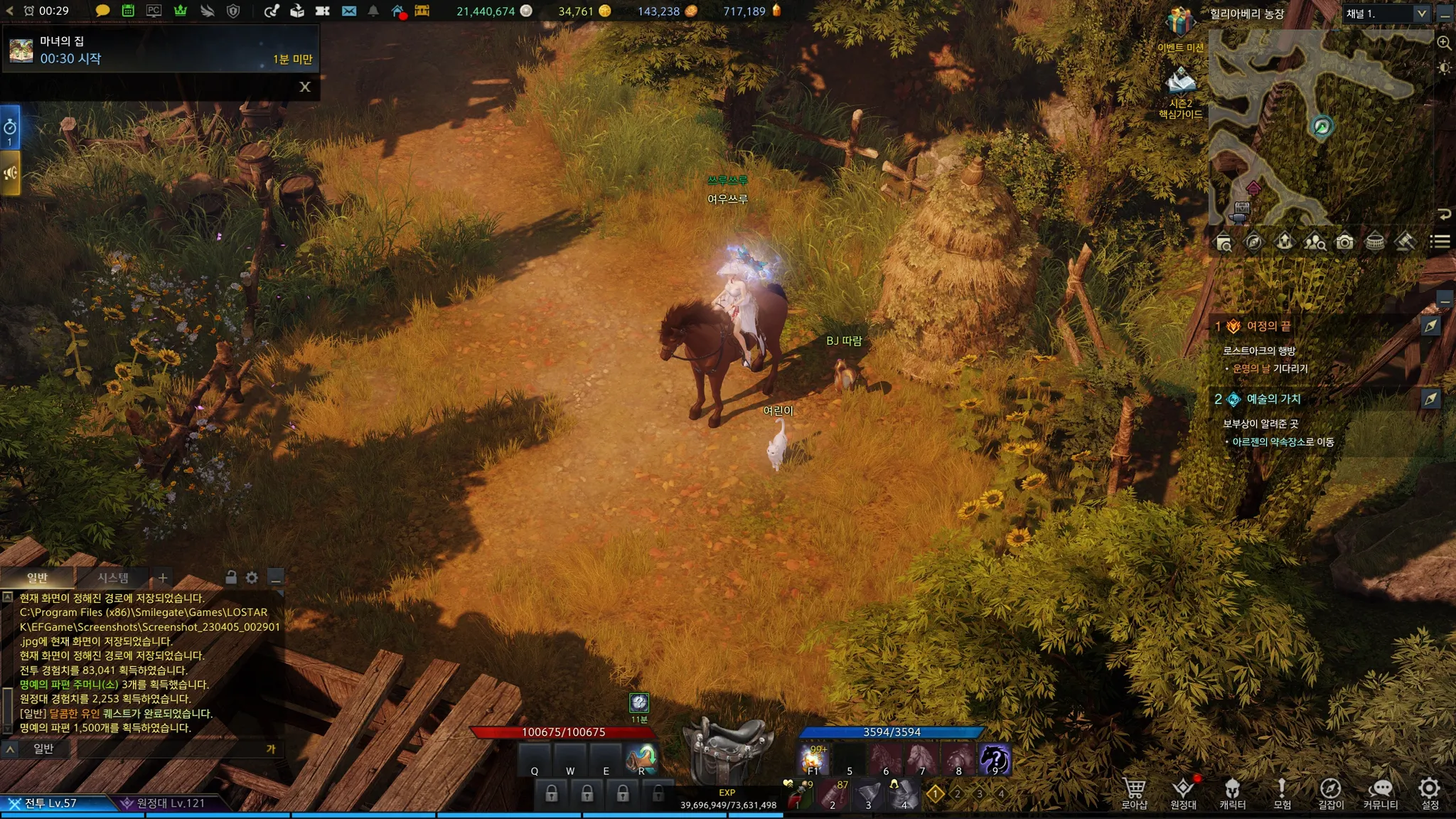This screenshot has width=1456, height=819.
Task: Open chat settings gear icon
Action: 252,578
